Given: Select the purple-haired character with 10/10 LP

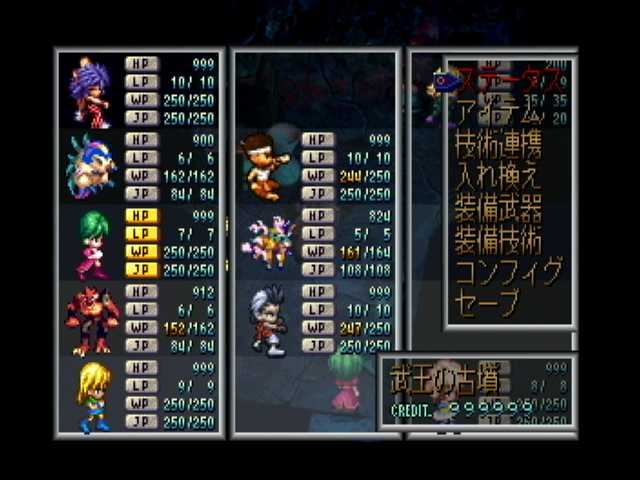Looking at the screenshot, I should [x=91, y=91].
